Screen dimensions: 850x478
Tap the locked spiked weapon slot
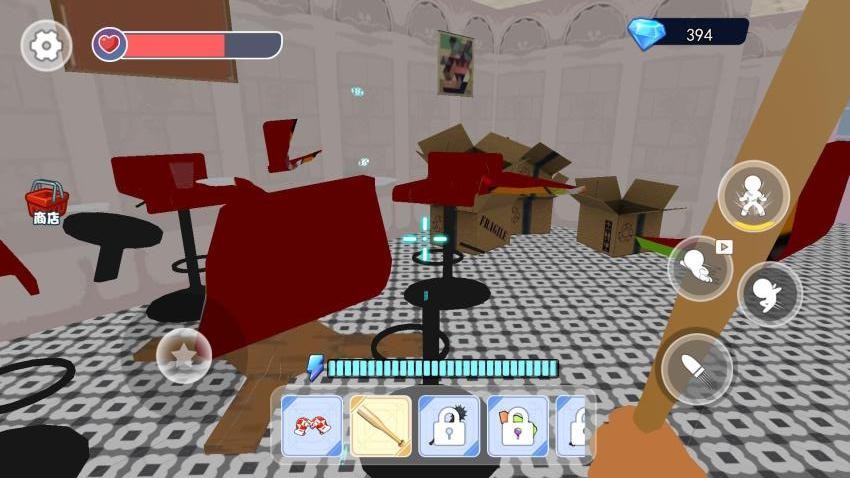(449, 426)
